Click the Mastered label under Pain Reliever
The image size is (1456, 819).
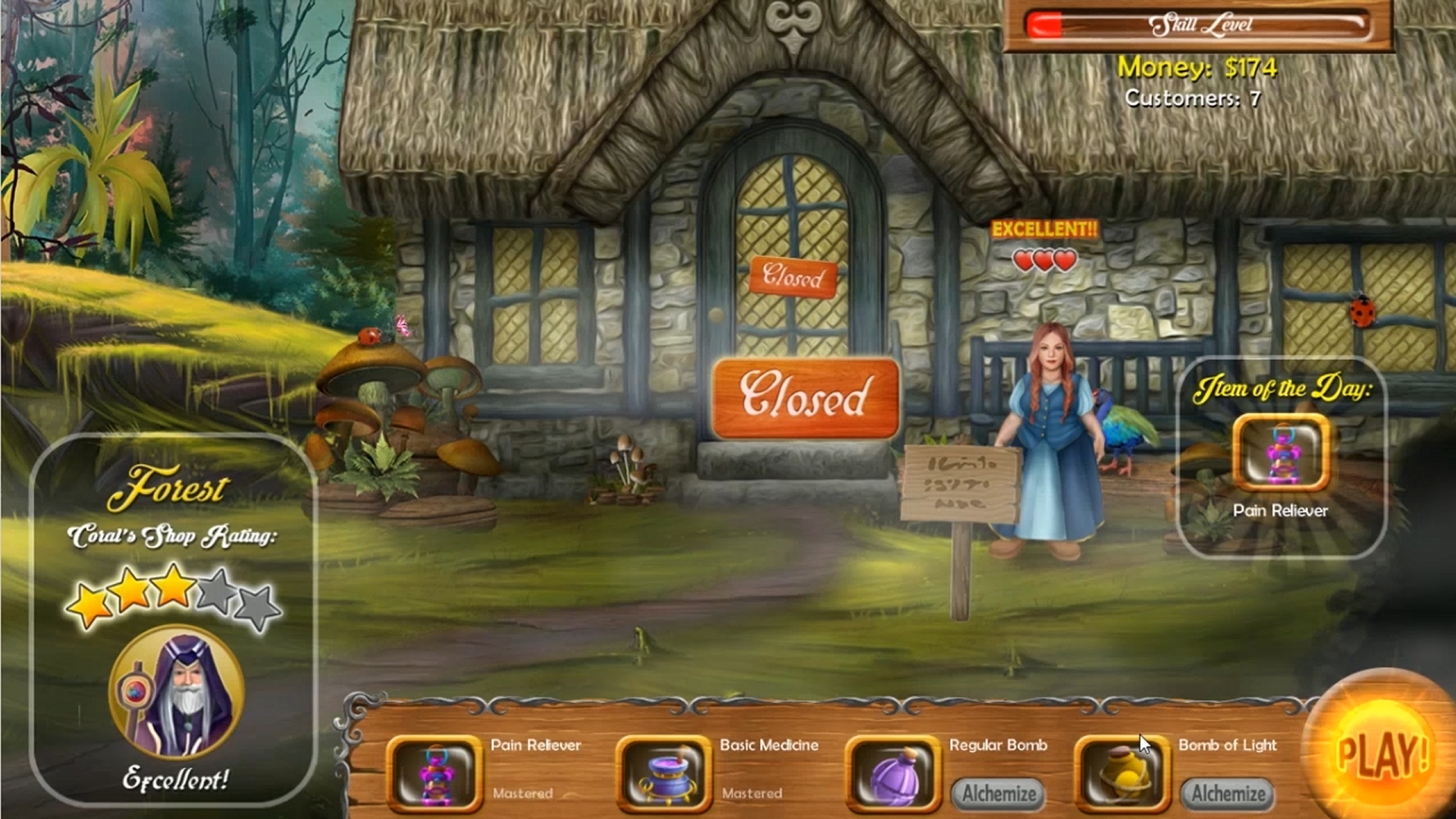tap(524, 794)
